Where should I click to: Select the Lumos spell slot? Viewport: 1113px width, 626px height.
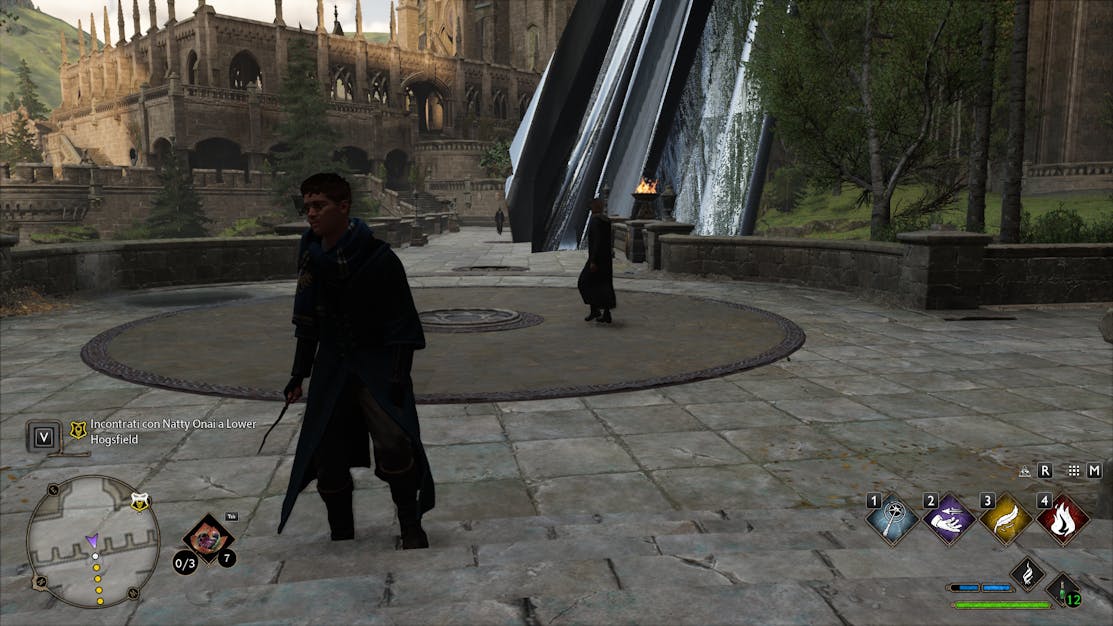(x=892, y=520)
